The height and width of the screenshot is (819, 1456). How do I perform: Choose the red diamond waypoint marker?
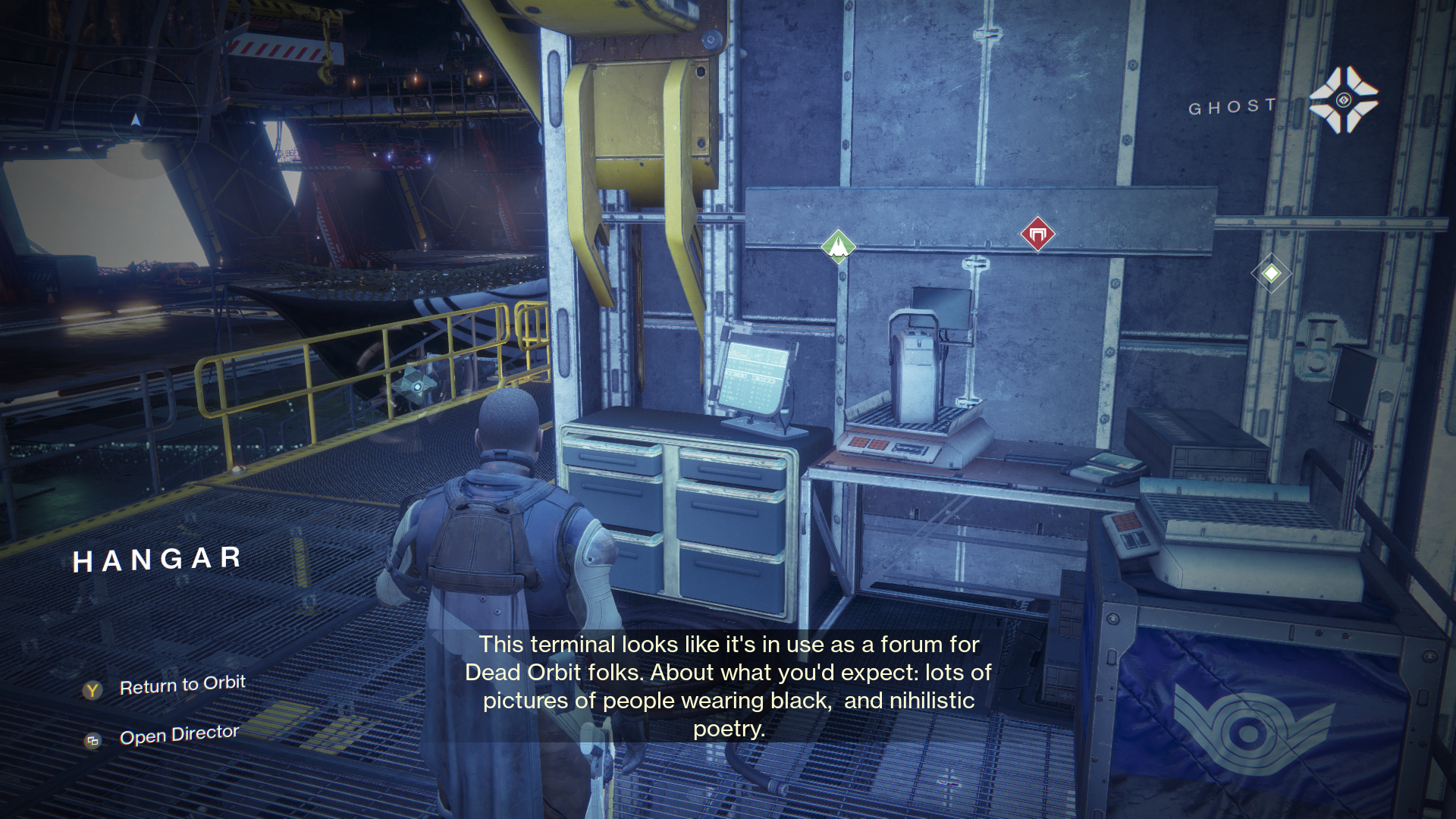1037,234
